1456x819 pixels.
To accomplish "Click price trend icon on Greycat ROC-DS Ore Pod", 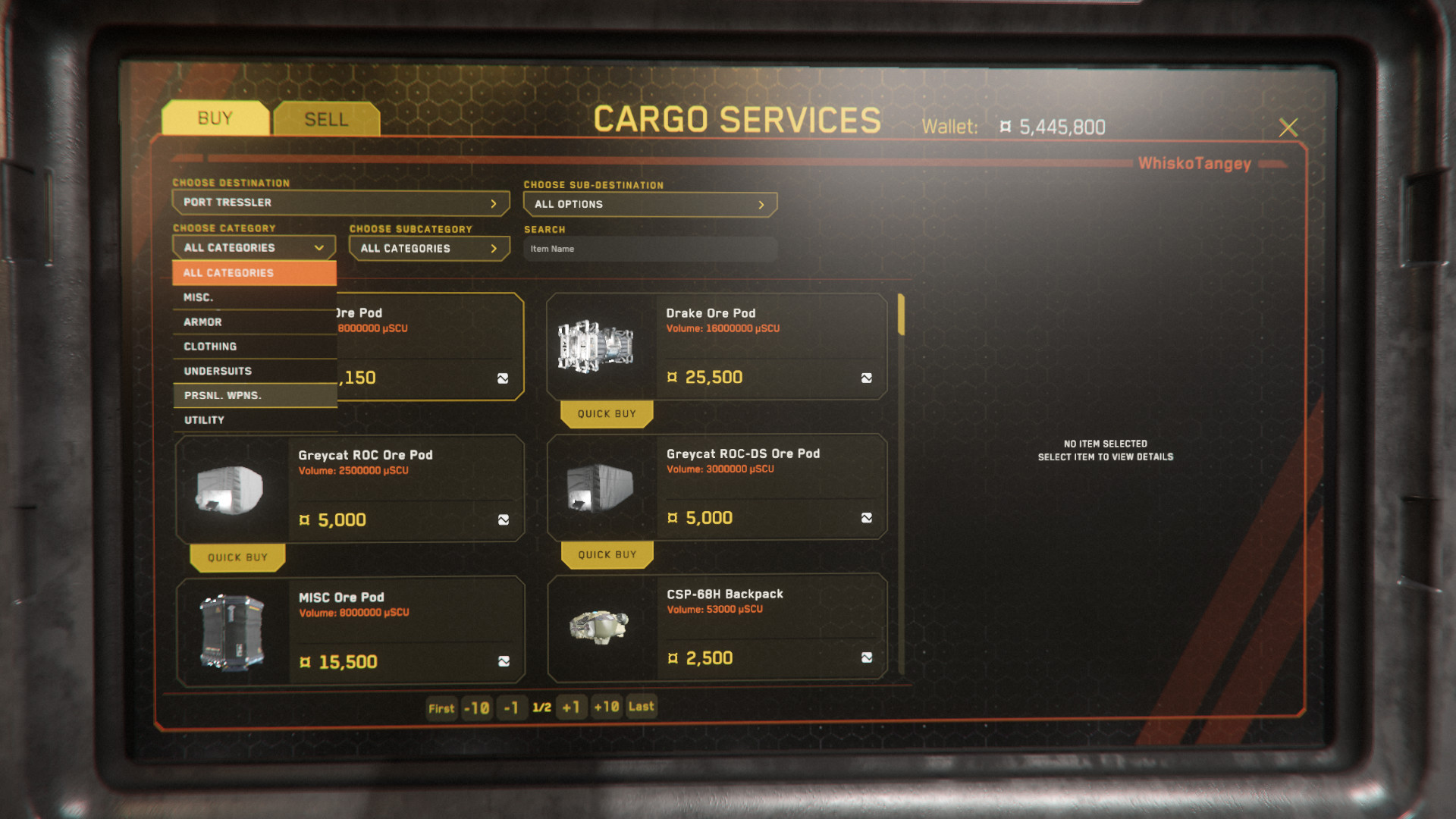I will (866, 517).
